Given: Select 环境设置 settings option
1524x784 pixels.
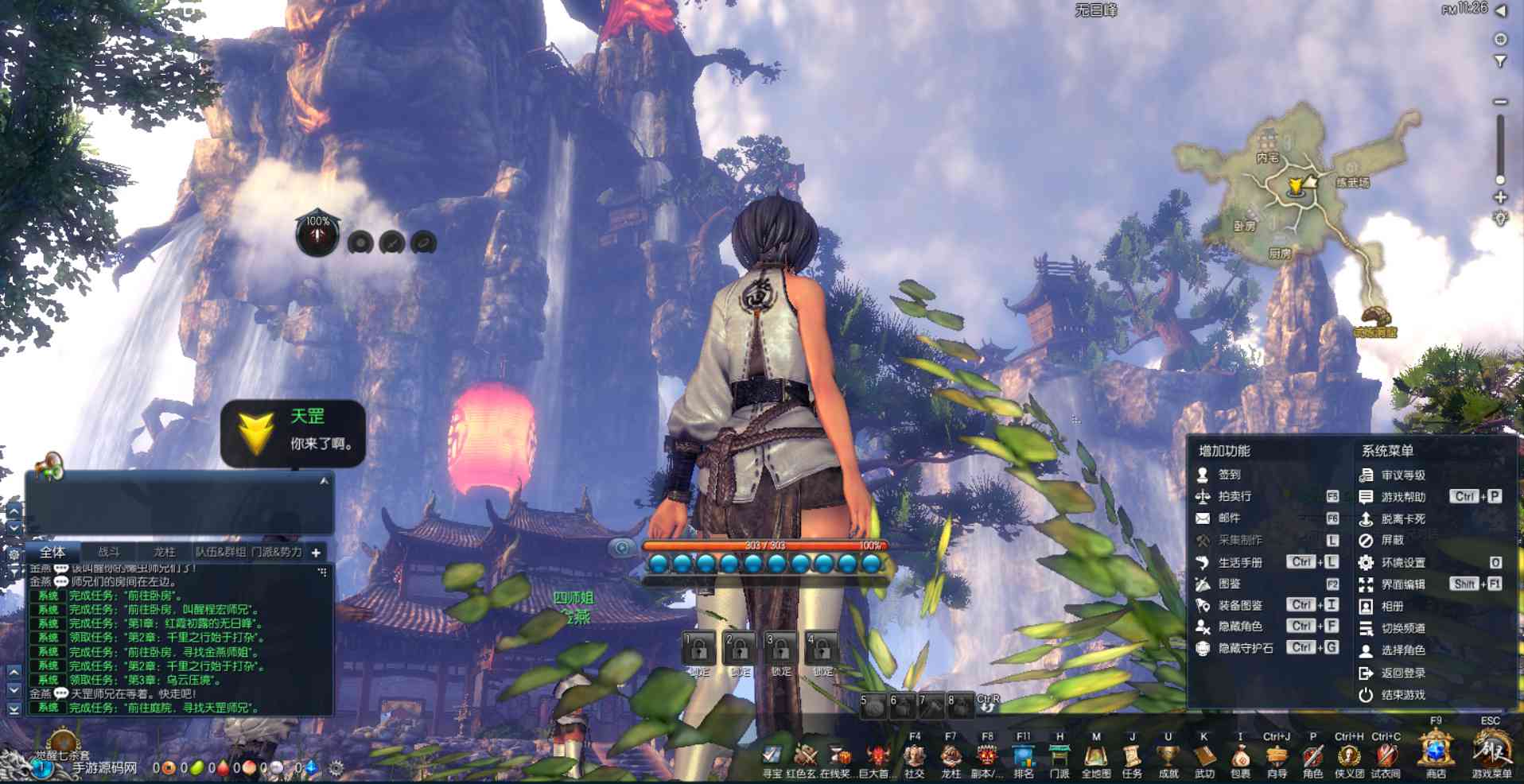Looking at the screenshot, I should [1402, 562].
